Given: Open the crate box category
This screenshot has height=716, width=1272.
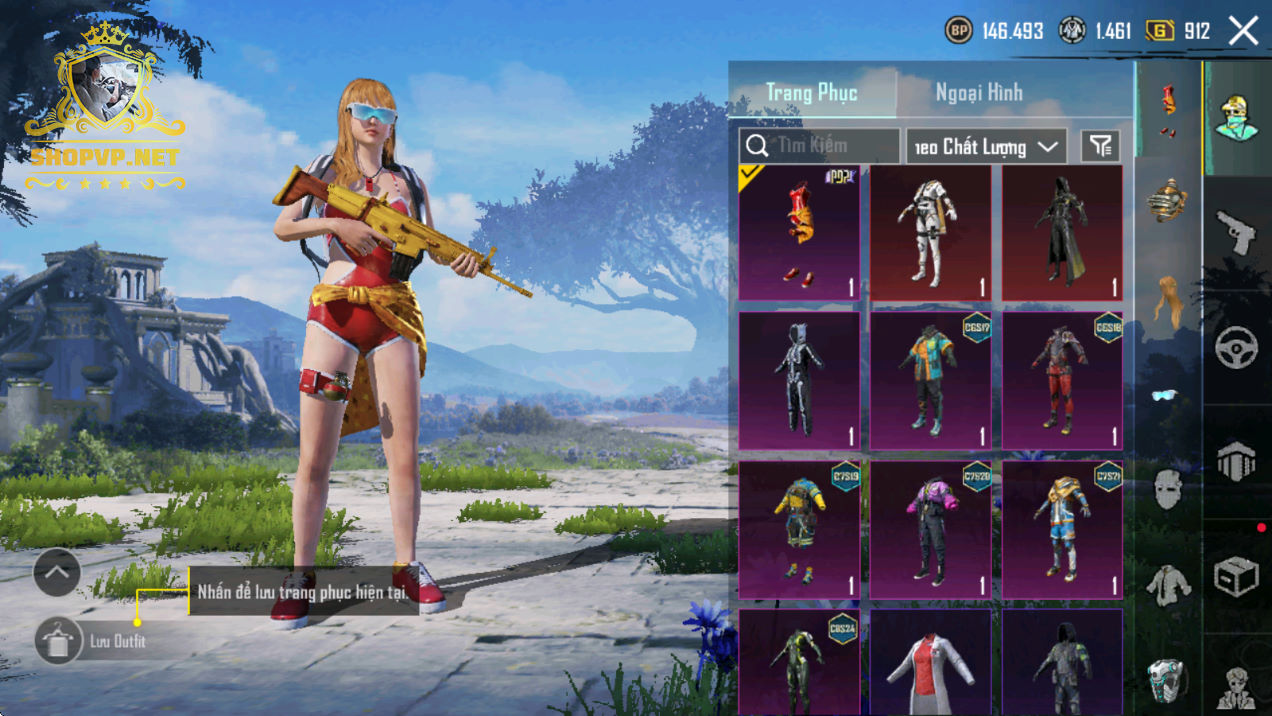Looking at the screenshot, I should (x=1236, y=577).
